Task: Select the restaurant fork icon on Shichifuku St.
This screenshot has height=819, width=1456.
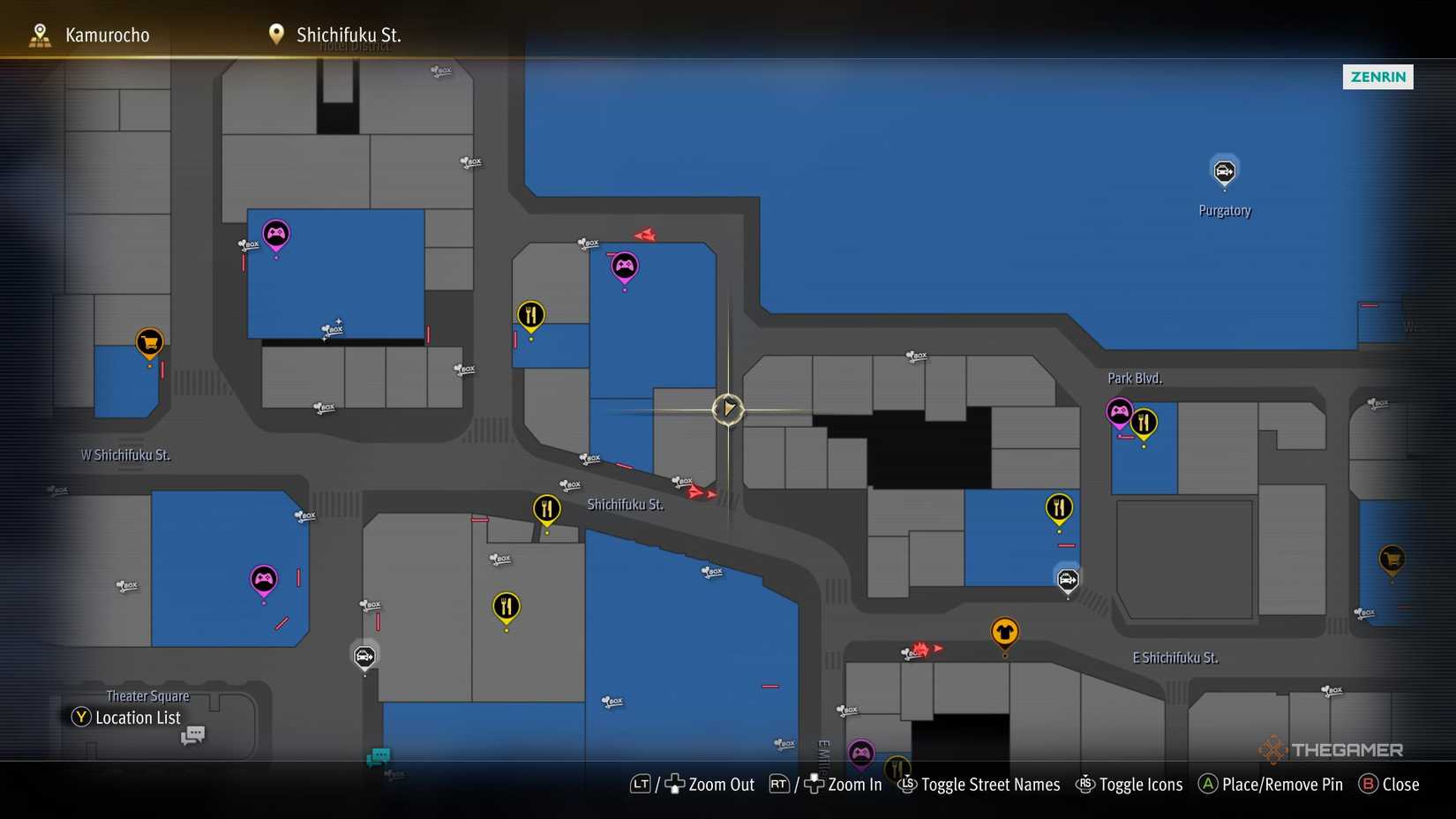Action: pos(547,509)
